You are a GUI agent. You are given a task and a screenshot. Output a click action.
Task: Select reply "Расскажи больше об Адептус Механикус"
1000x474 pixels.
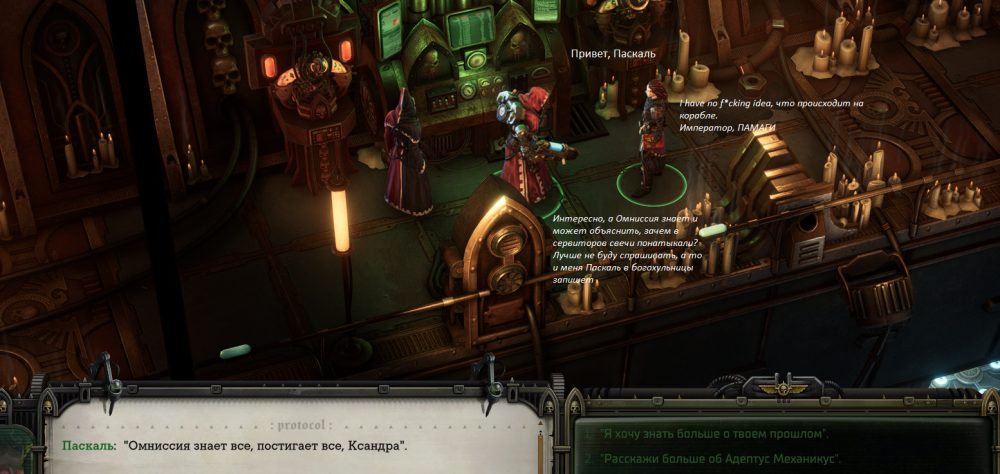coord(720,459)
